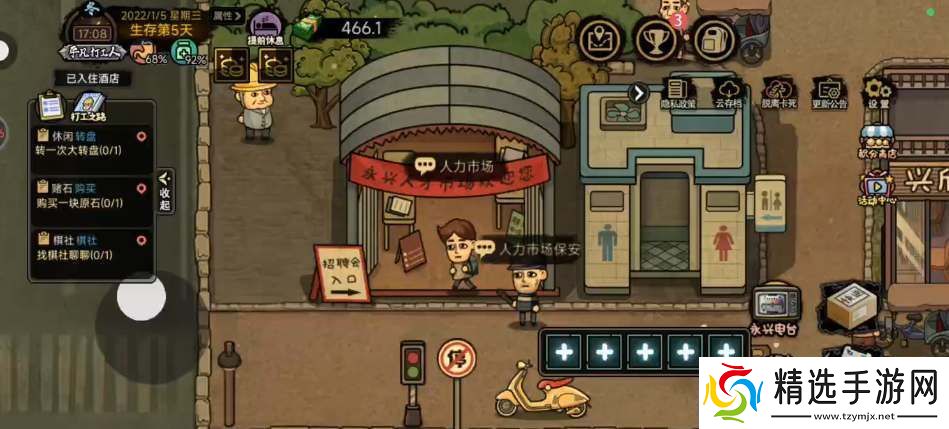Collapse the quest list with 收起
The width and height of the screenshot is (949, 429).
click(x=165, y=191)
